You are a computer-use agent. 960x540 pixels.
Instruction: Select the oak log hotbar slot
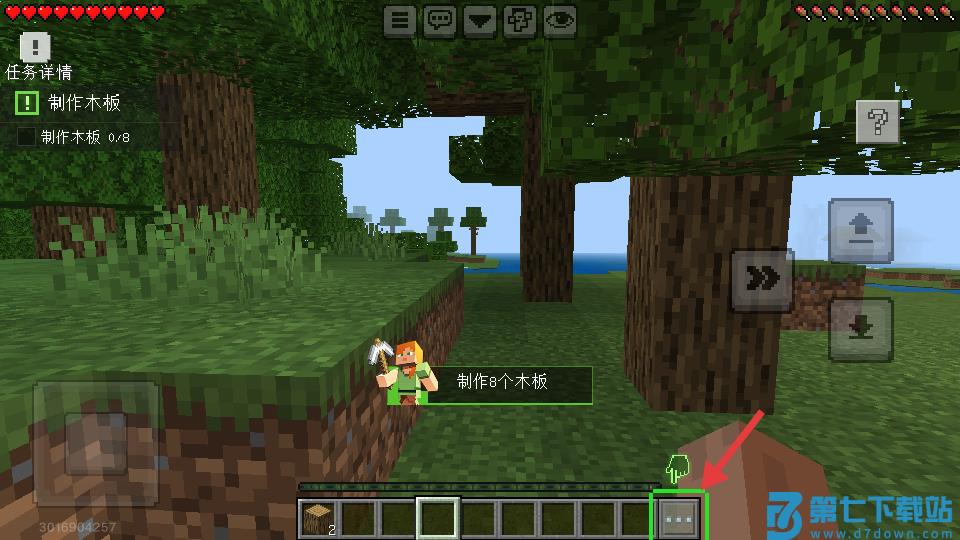317,519
